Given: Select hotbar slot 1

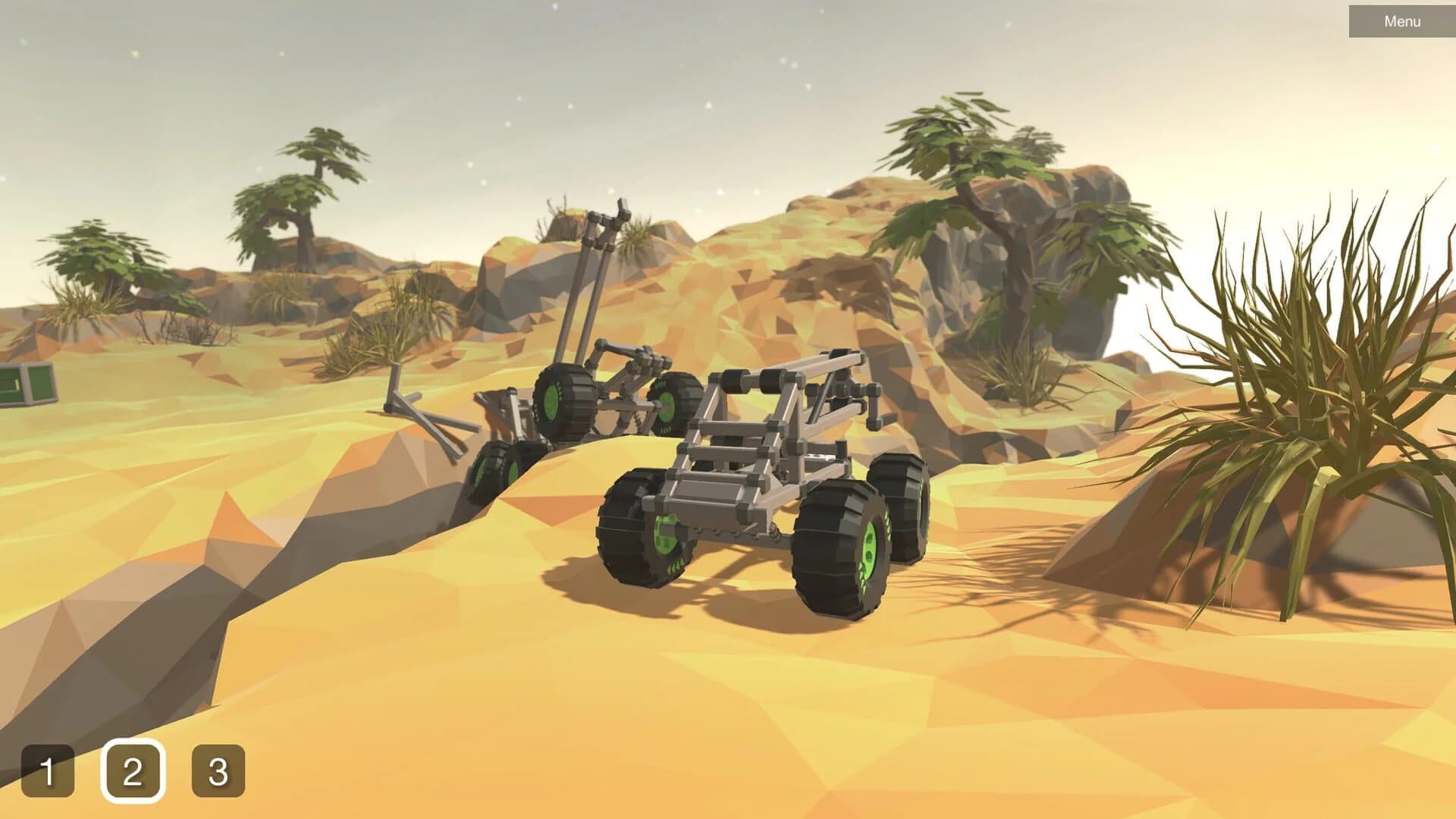Looking at the screenshot, I should pyautogui.click(x=48, y=771).
